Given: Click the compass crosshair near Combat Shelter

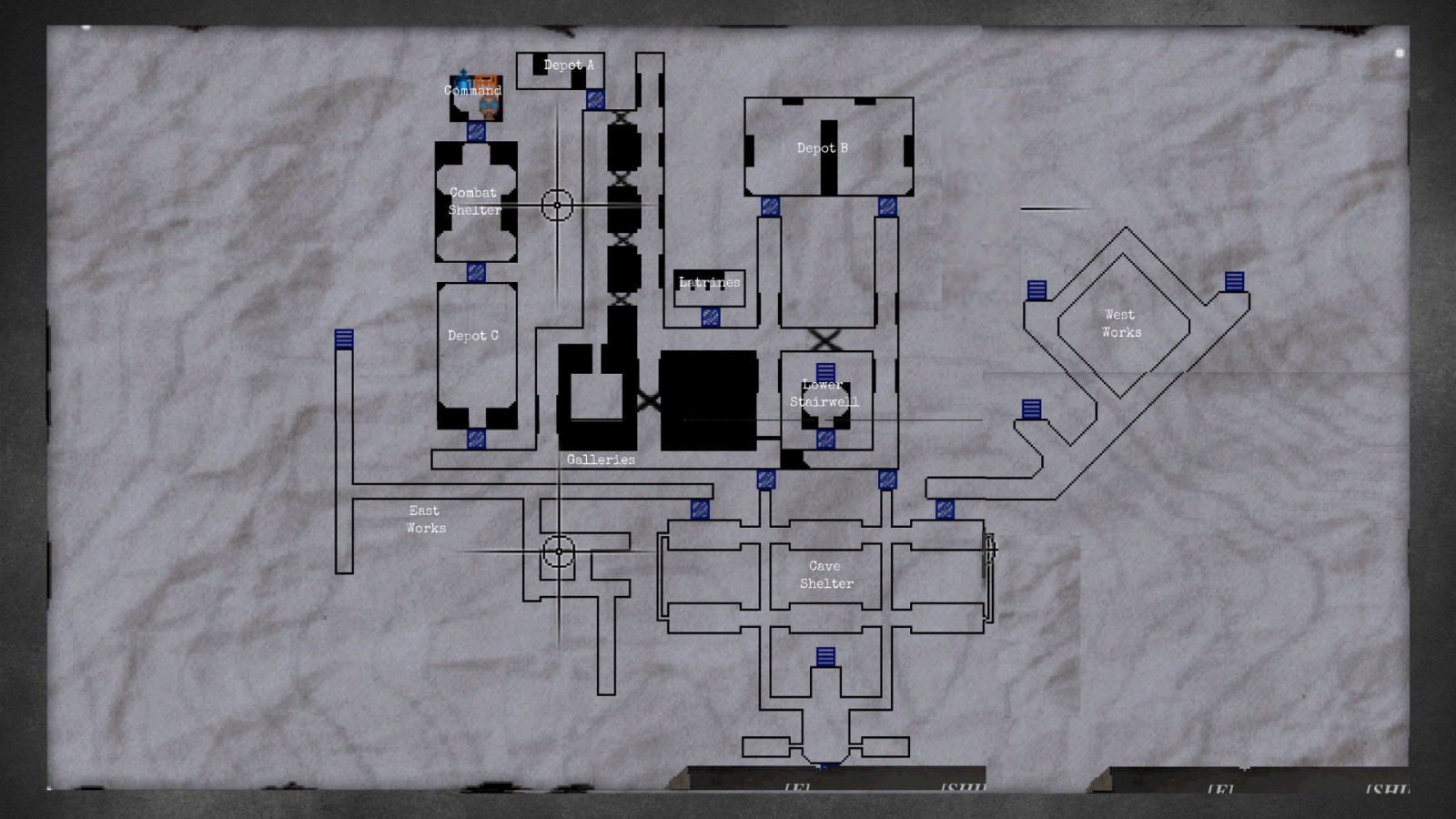Looking at the screenshot, I should coord(557,204).
